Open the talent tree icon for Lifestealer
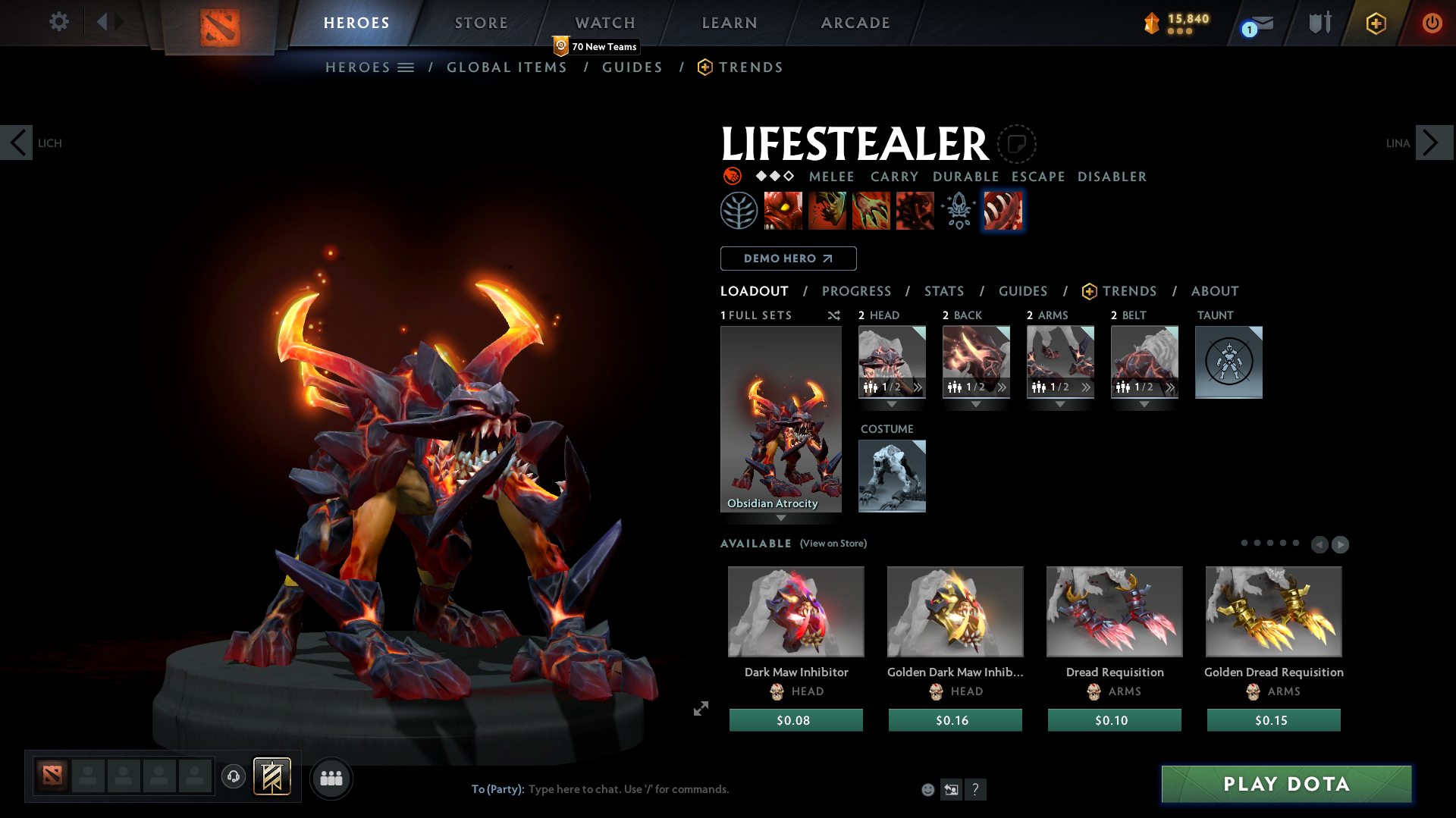This screenshot has height=818, width=1456. tap(739, 210)
